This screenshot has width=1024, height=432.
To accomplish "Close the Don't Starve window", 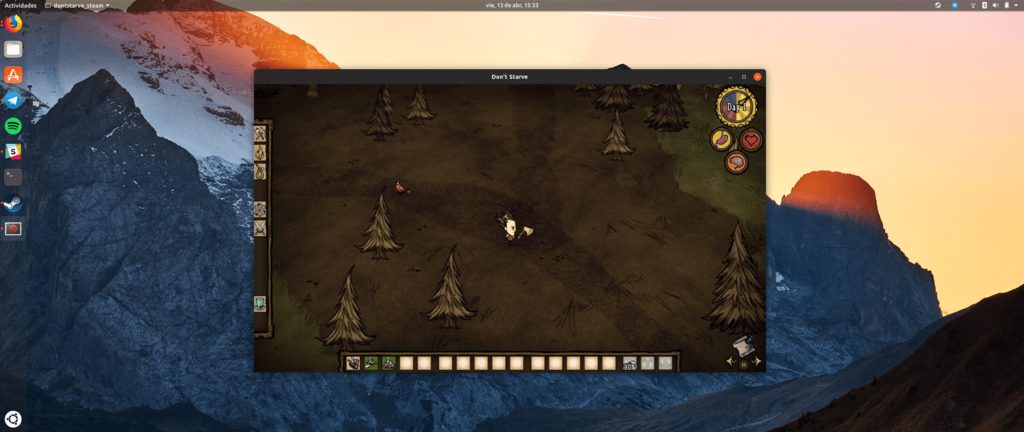I will pos(758,77).
